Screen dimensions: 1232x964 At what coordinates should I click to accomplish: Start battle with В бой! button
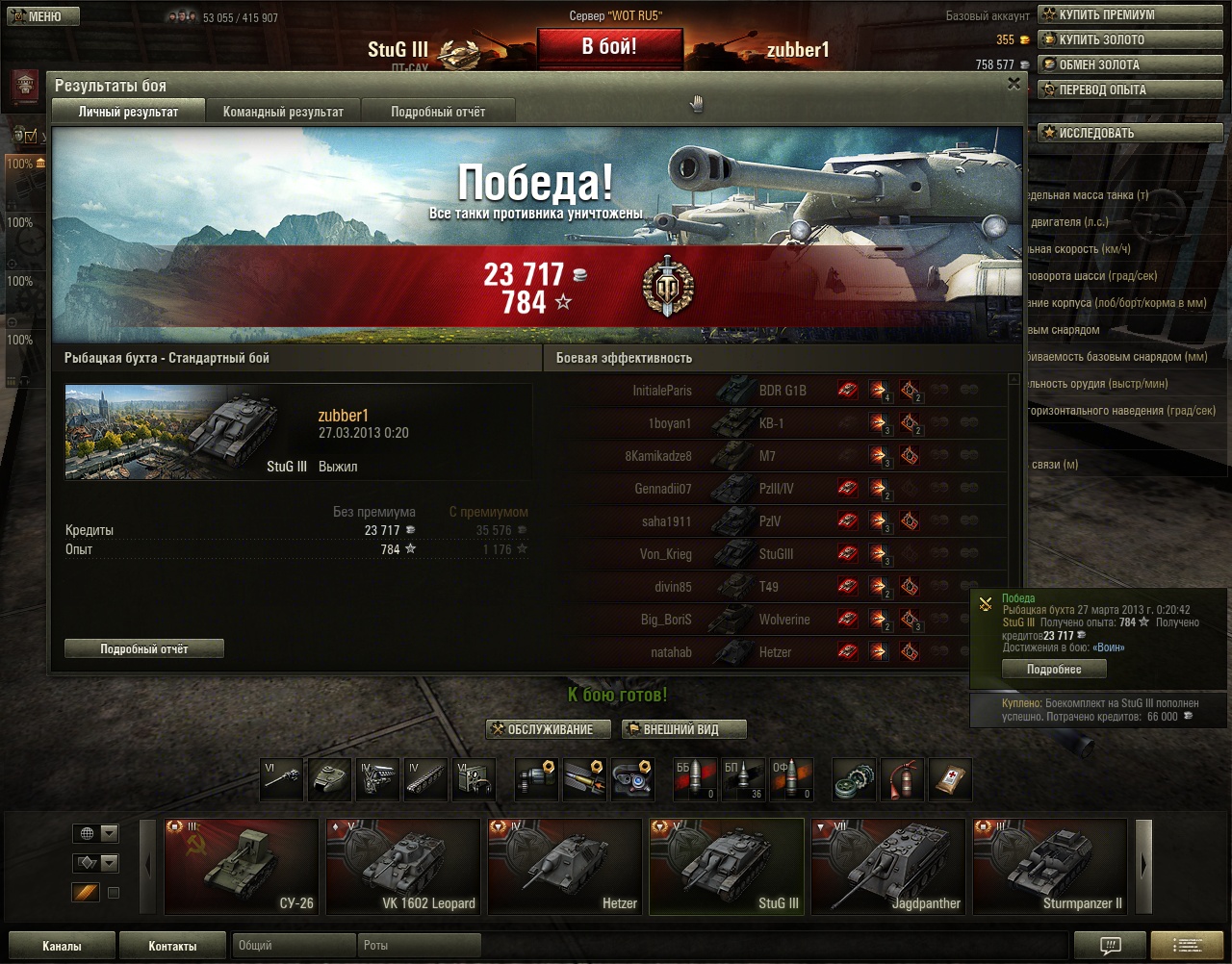(609, 47)
